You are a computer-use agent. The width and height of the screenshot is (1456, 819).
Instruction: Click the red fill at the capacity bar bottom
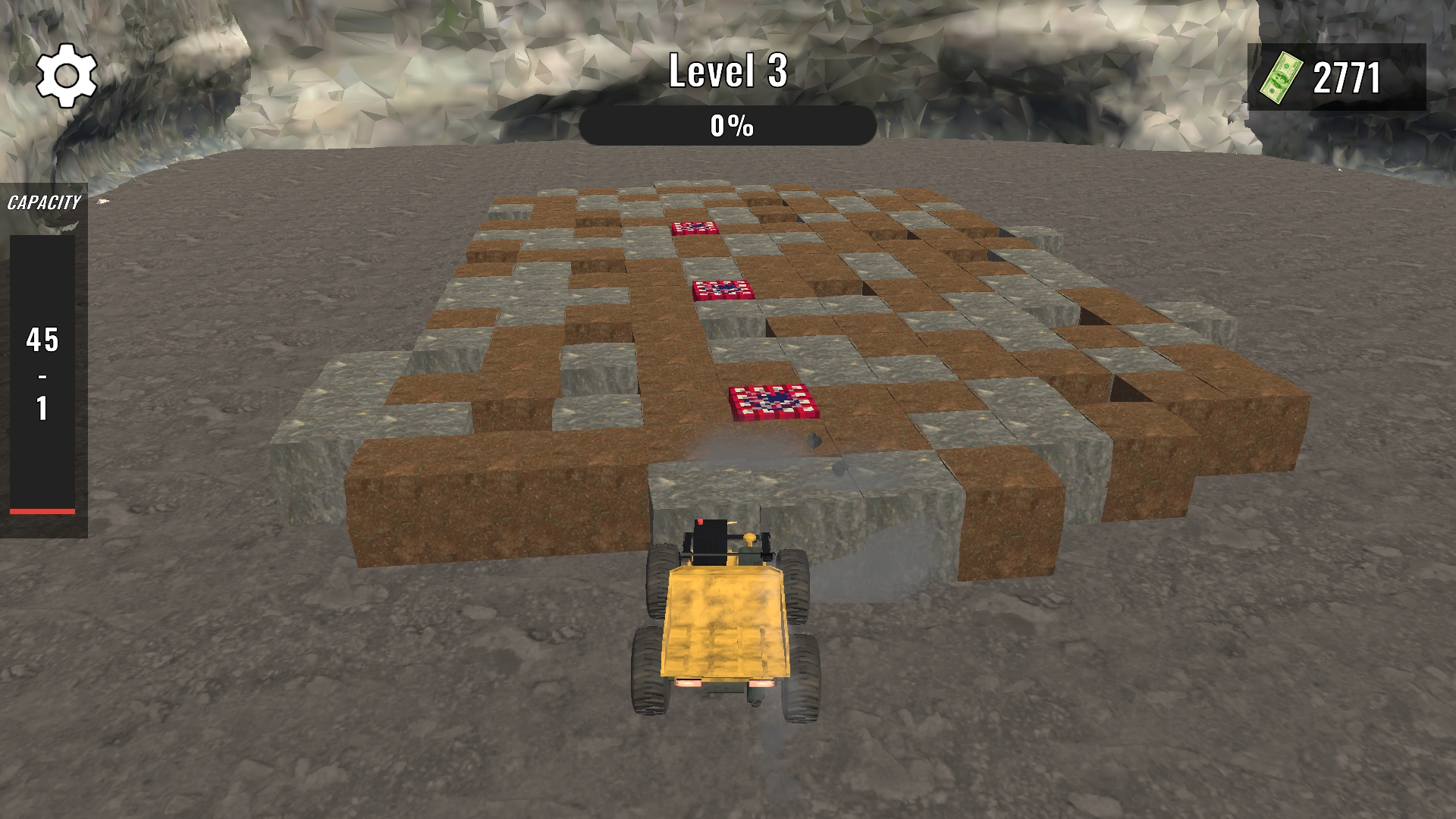point(42,510)
